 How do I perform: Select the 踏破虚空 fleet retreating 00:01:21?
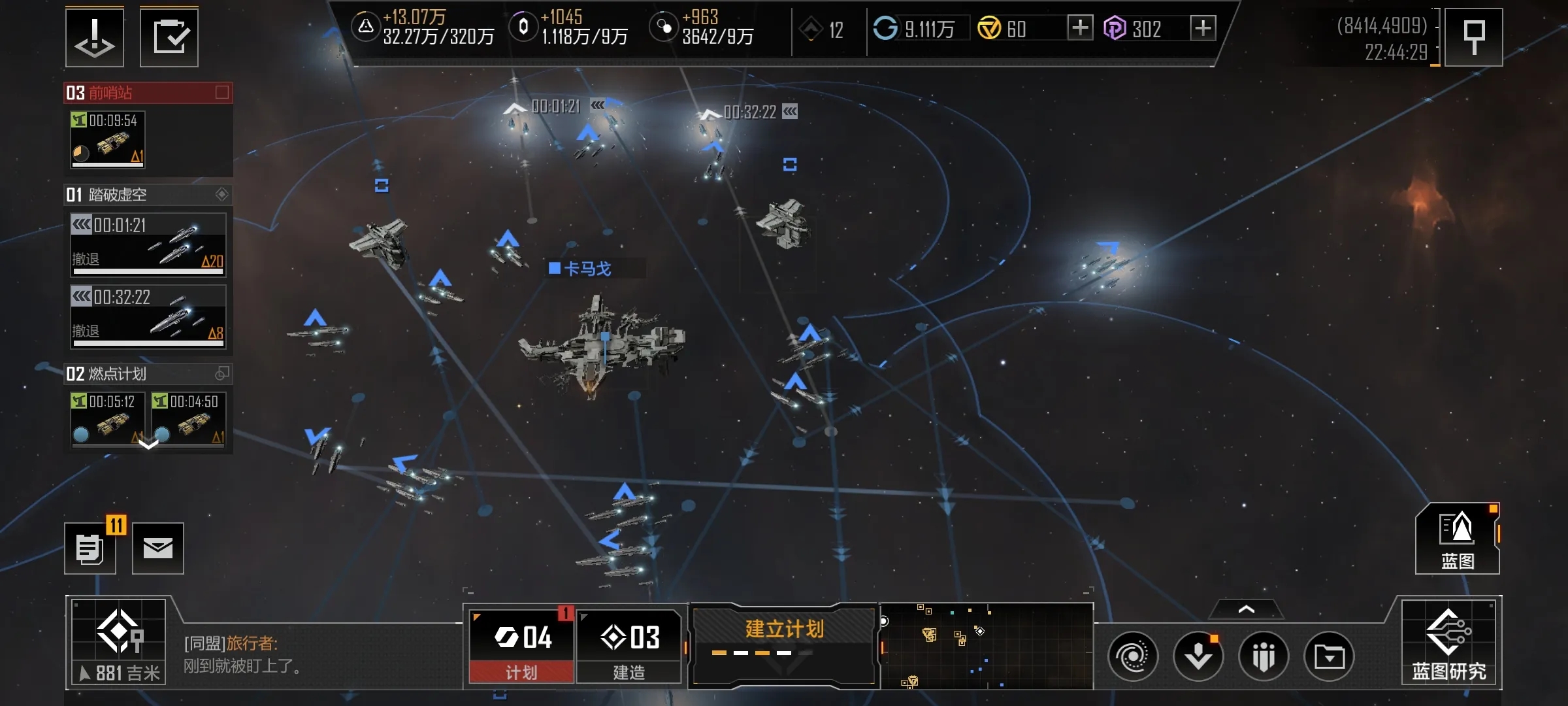[x=148, y=244]
